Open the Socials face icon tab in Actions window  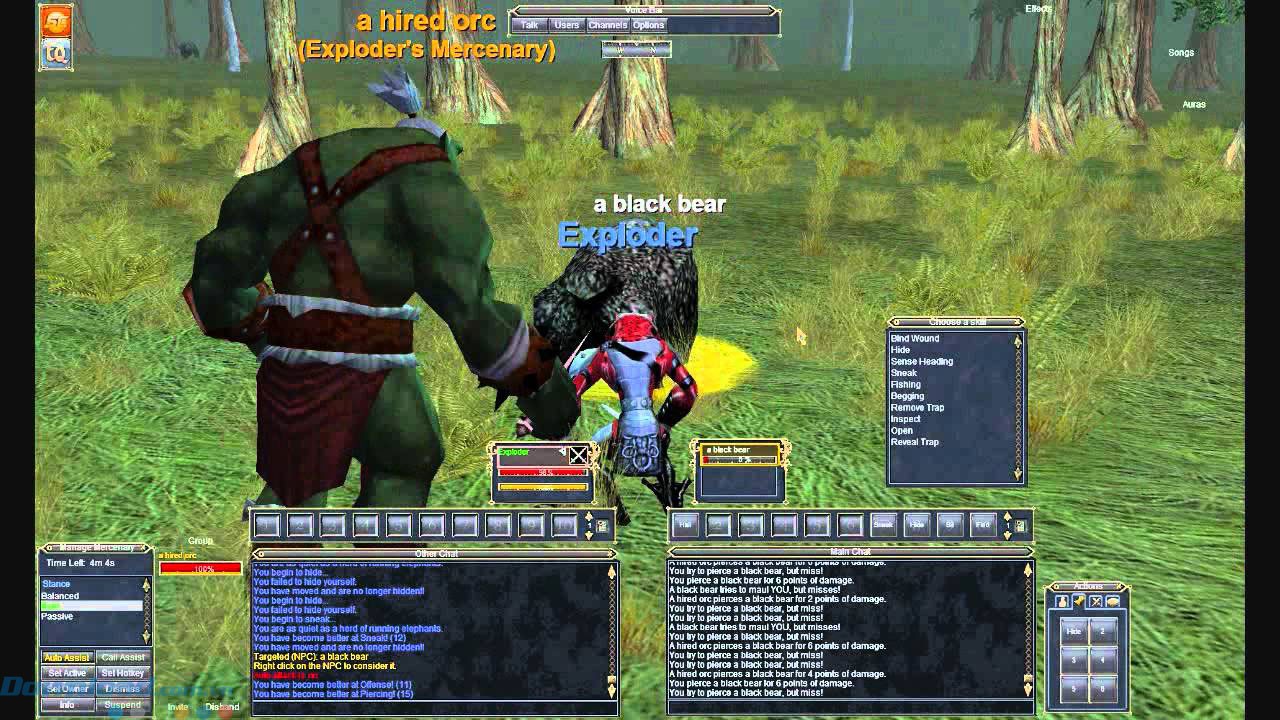[x=1112, y=600]
